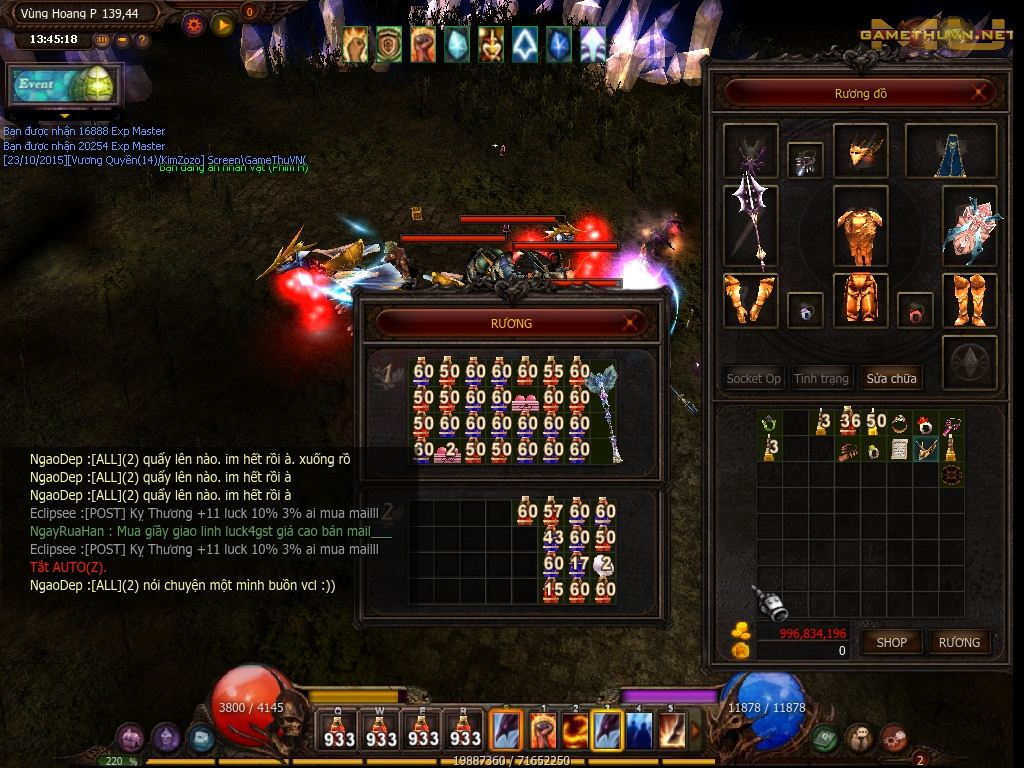The height and width of the screenshot is (768, 1024).
Task: Click the Socket Op button
Action: (x=753, y=378)
